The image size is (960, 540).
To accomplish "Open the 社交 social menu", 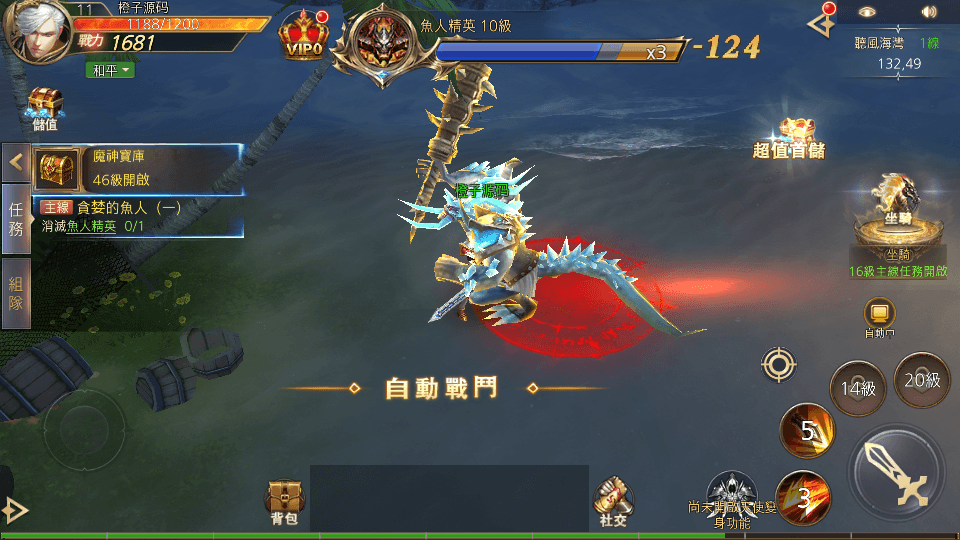I will [613, 501].
